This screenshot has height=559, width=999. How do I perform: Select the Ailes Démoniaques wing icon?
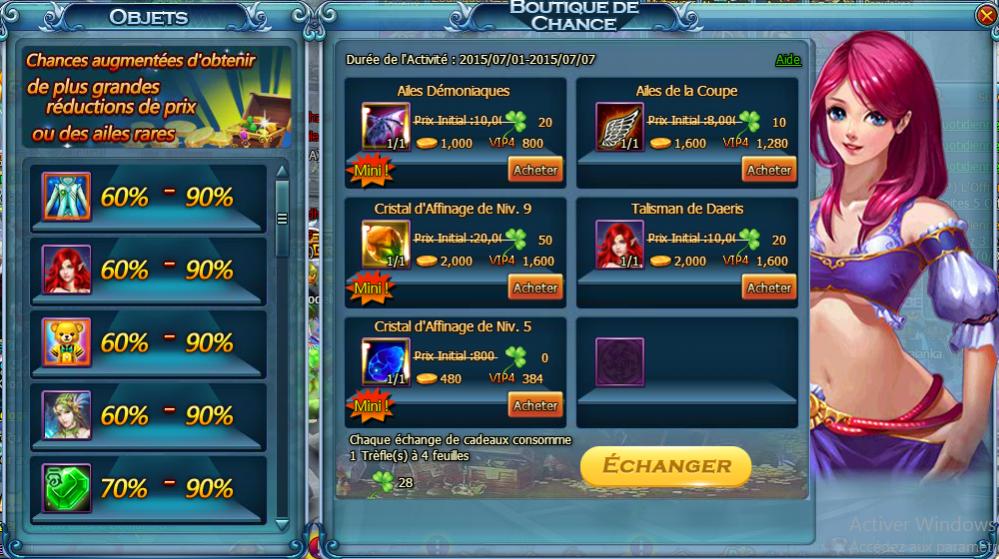tap(381, 127)
